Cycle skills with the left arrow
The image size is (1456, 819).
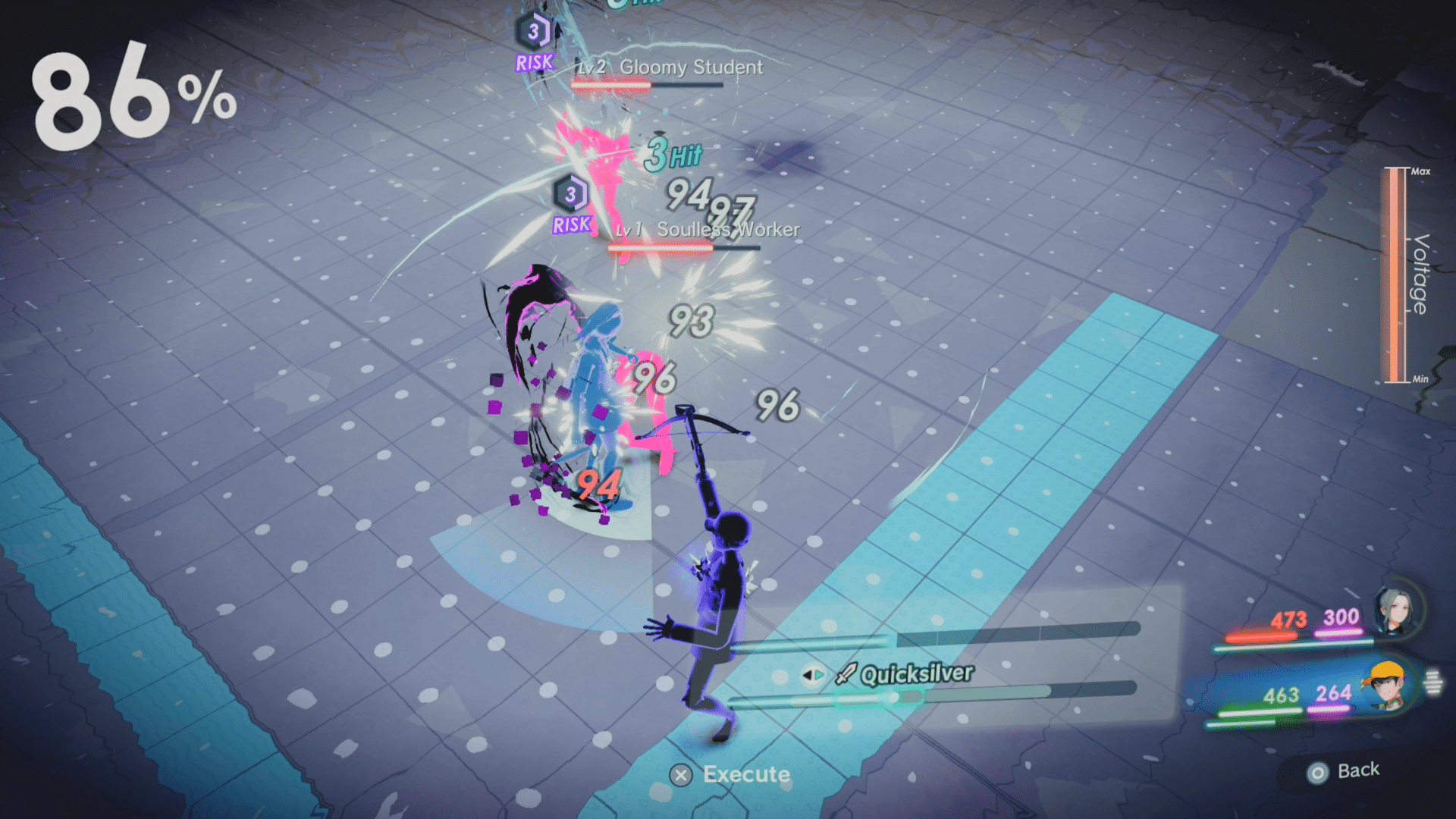tap(809, 673)
